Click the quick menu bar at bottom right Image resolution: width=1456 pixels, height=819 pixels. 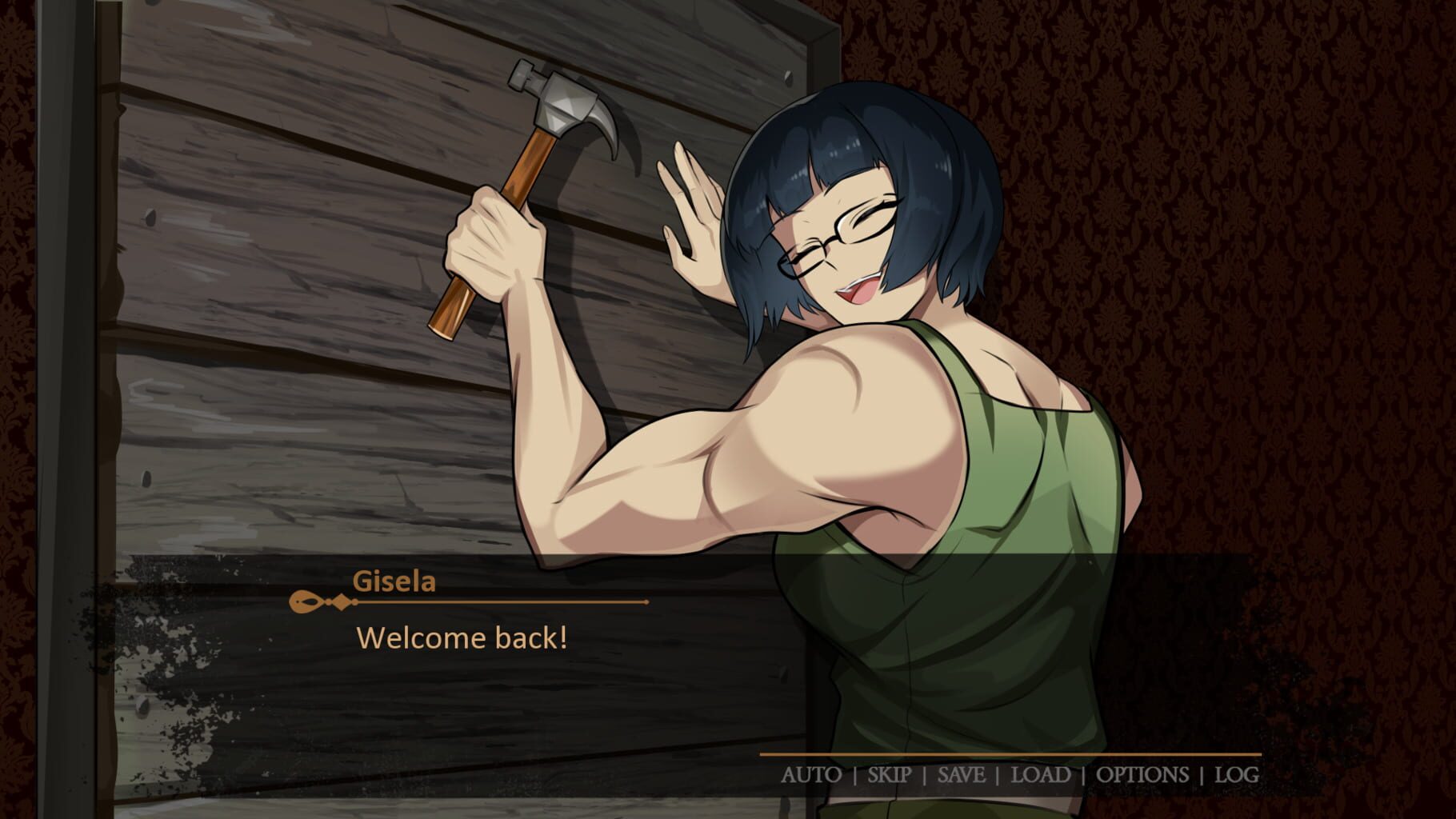pyautogui.click(x=1024, y=774)
